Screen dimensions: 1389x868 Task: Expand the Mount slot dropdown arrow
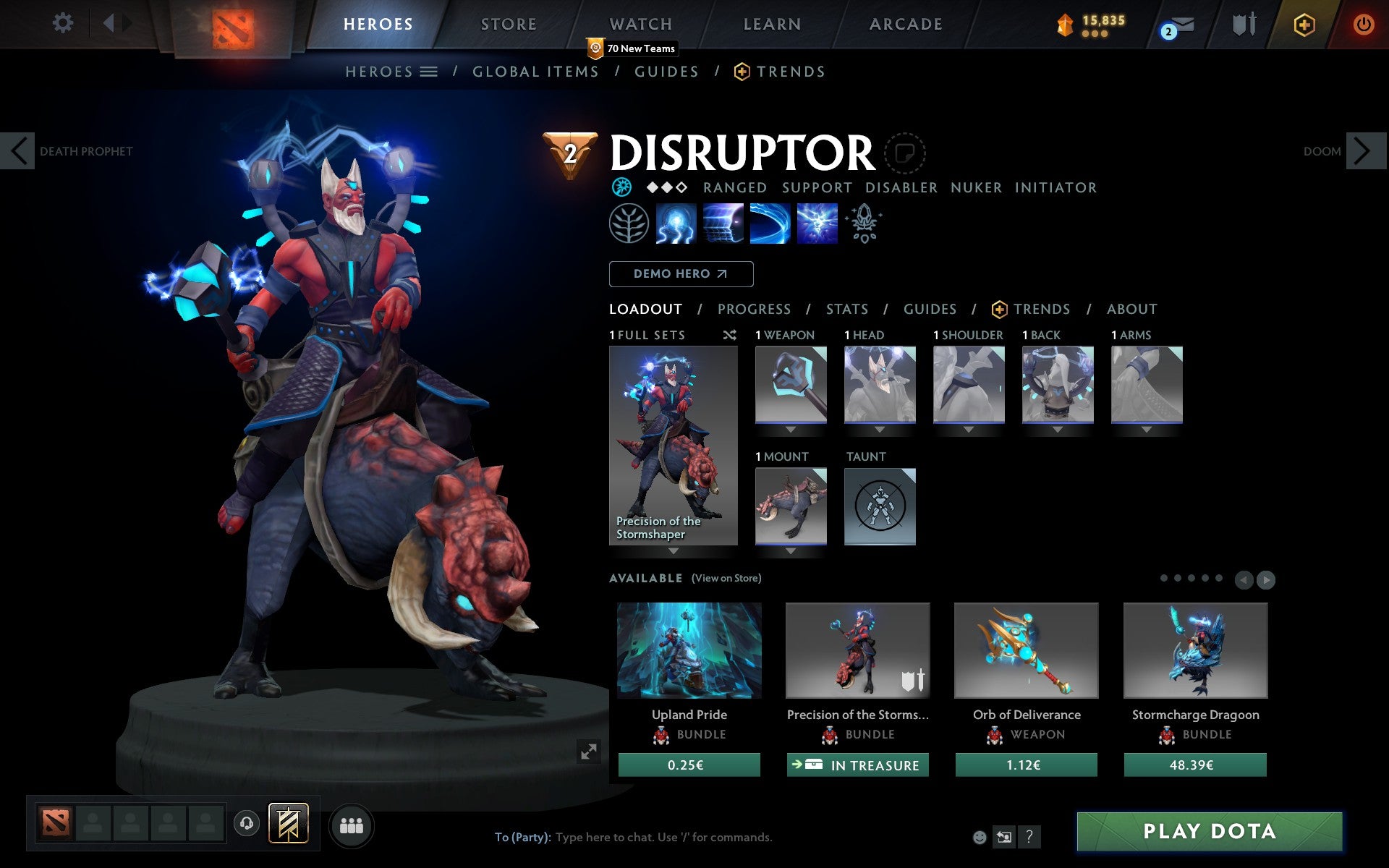pos(790,550)
